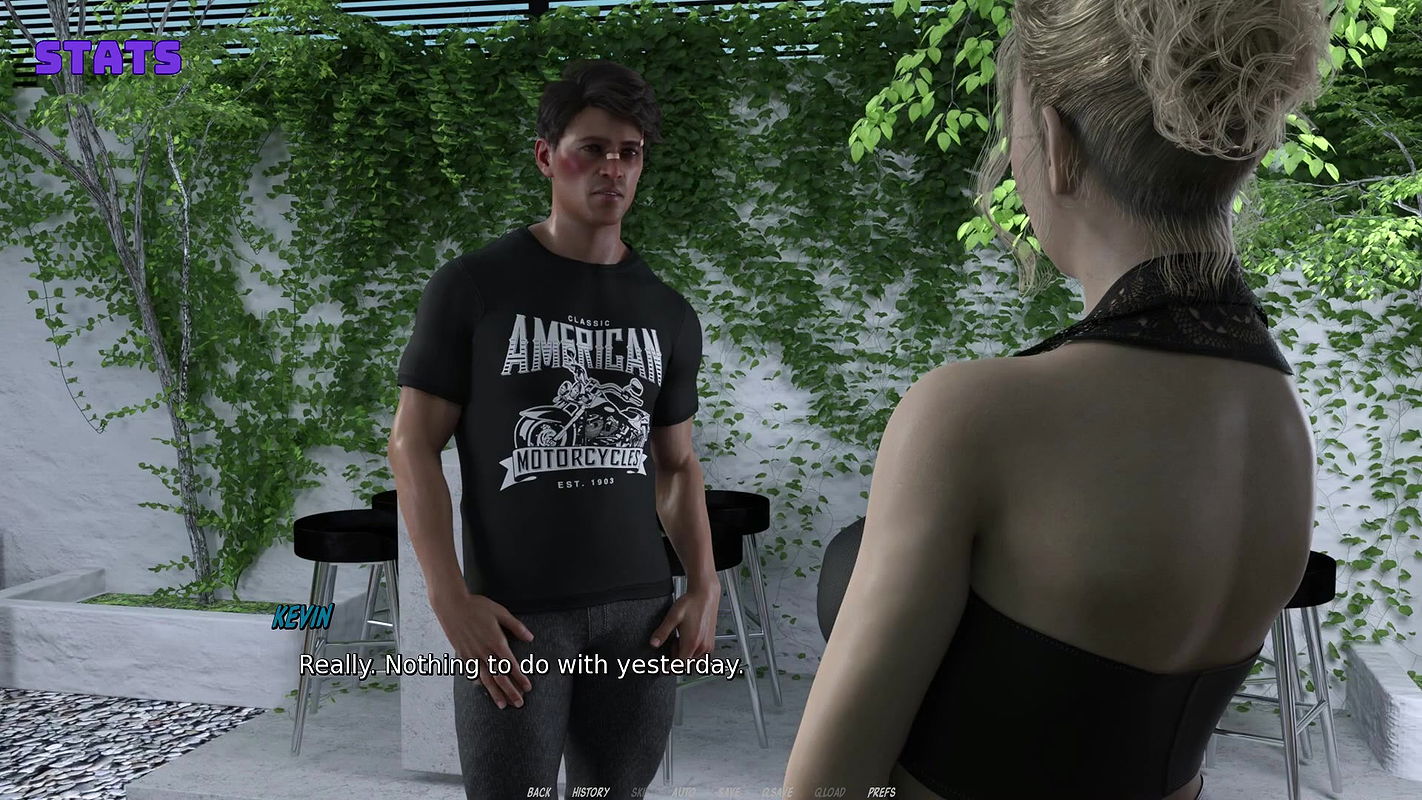Open the SAVE screen
This screenshot has width=1422, height=800.
[x=728, y=792]
